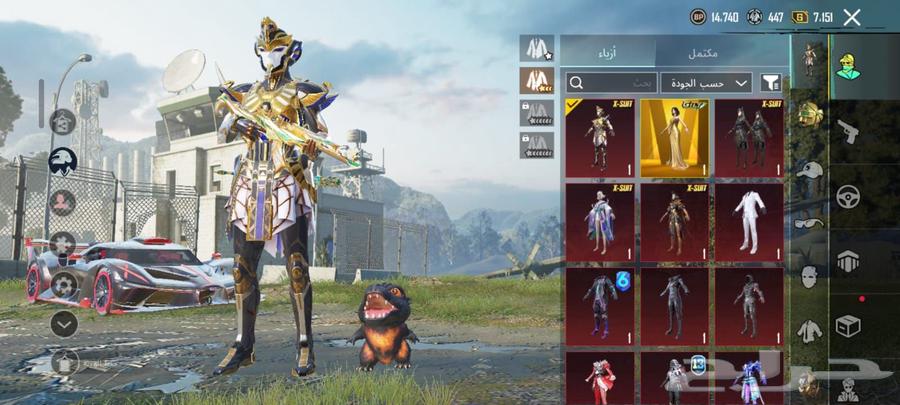Image resolution: width=900 pixels, height=405 pixels.
Task: Open the pistol weapons category
Action: coord(848,131)
